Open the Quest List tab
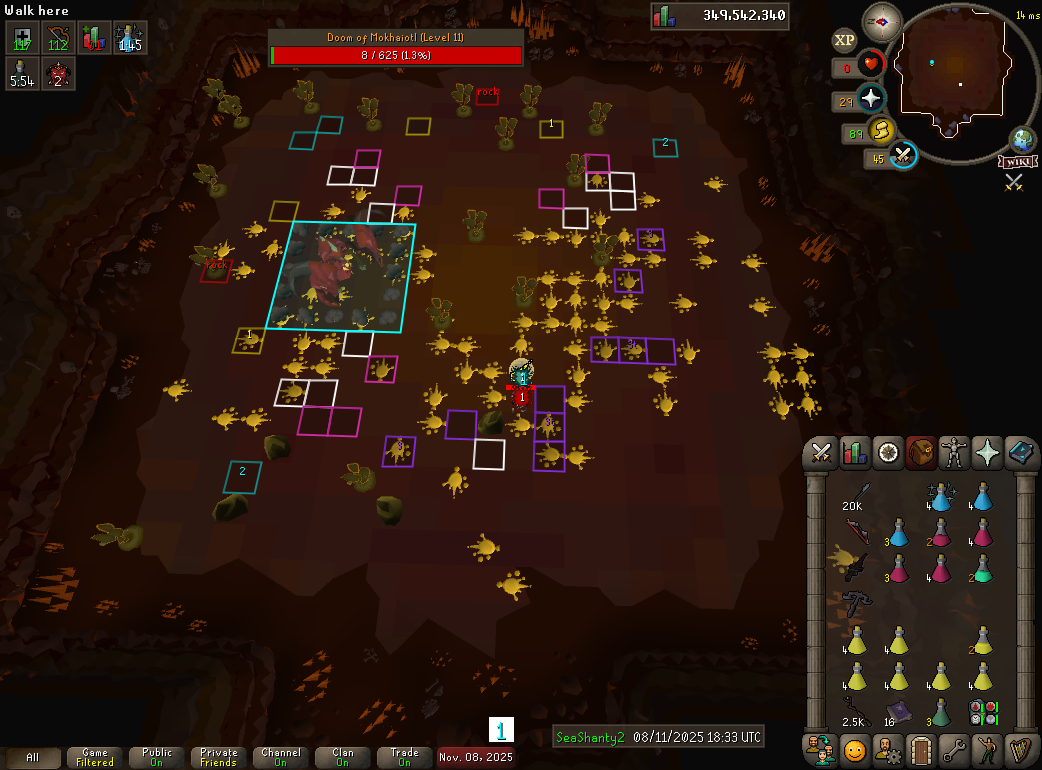This screenshot has height=770, width=1042. (888, 453)
